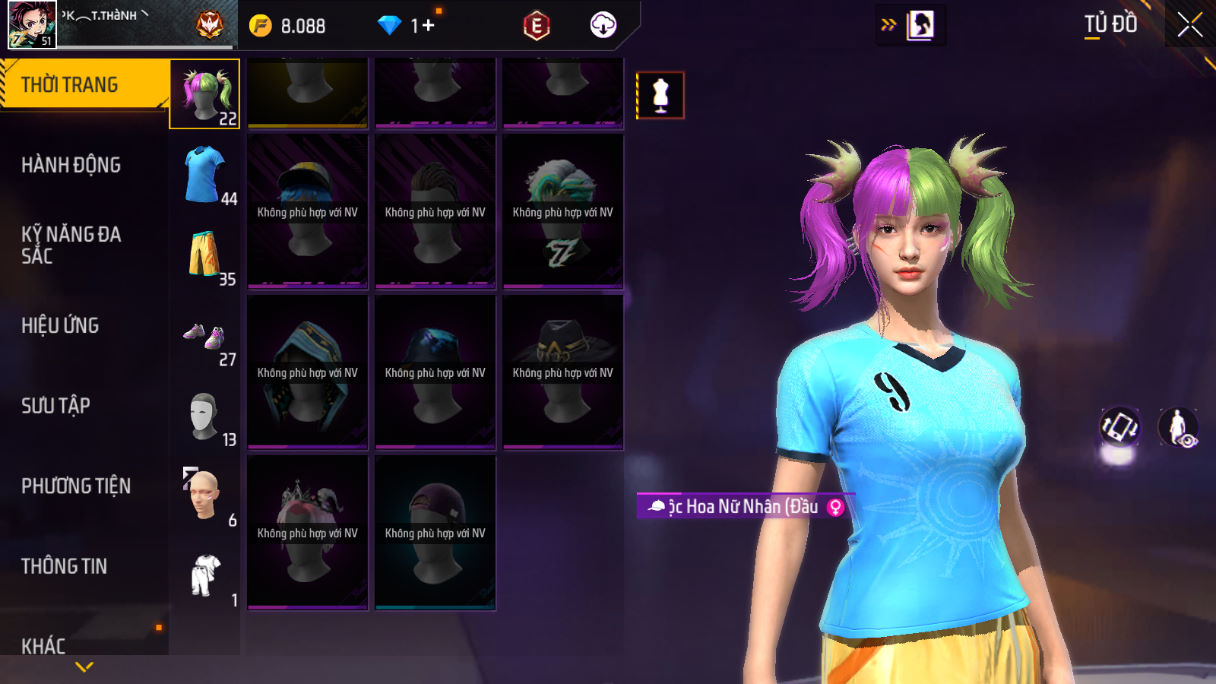Open the gold coin balance
The image size is (1216, 684).
288,26
